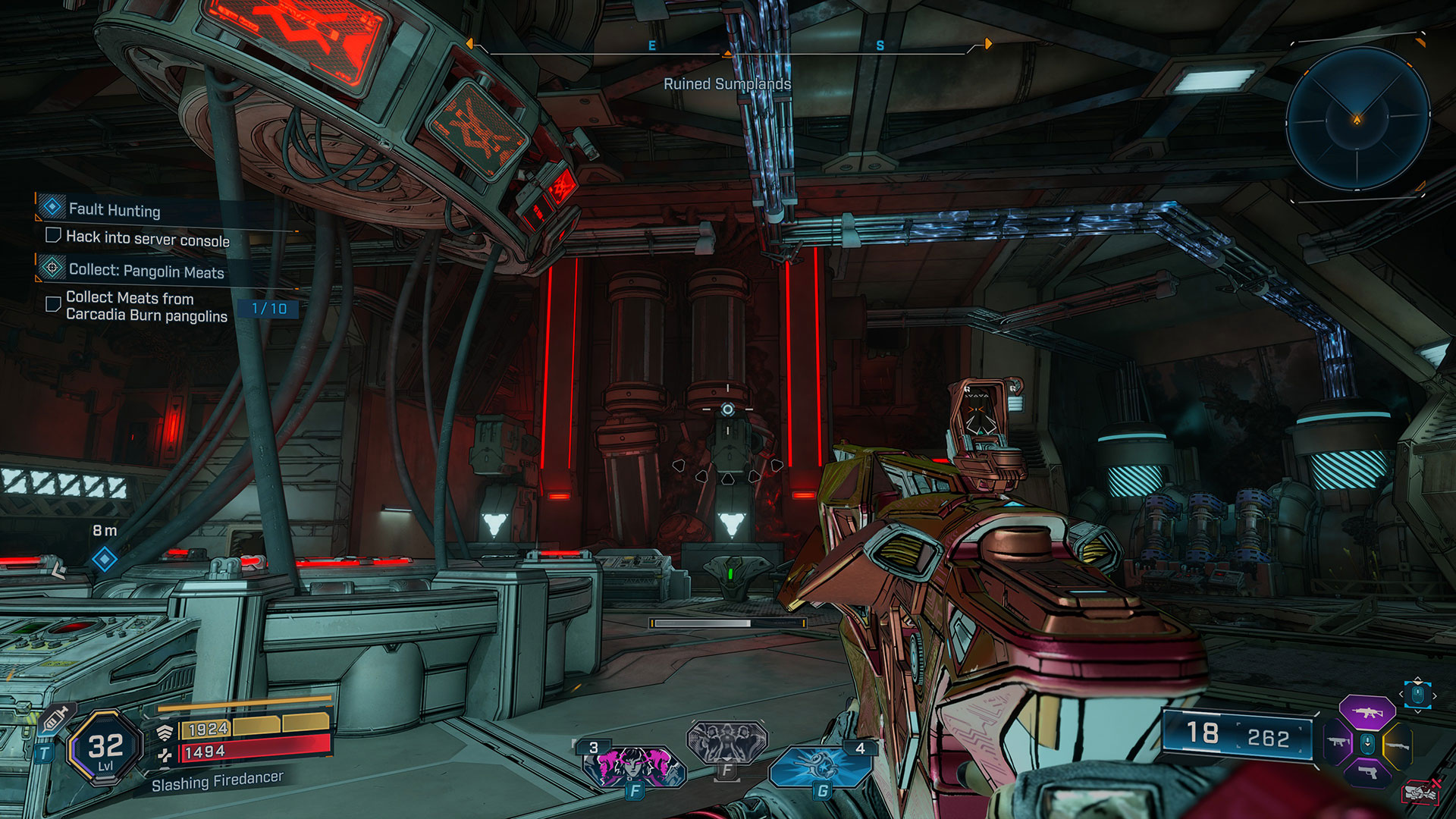This screenshot has height=819, width=1456.
Task: Select the Fault Hunting mission tracker
Action: pos(114,209)
